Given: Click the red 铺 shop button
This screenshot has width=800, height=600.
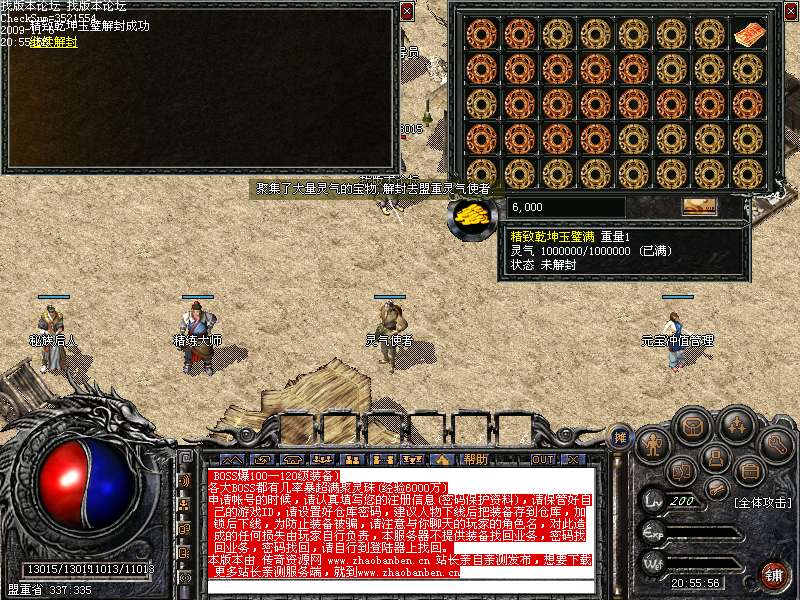Looking at the screenshot, I should pyautogui.click(x=773, y=574).
